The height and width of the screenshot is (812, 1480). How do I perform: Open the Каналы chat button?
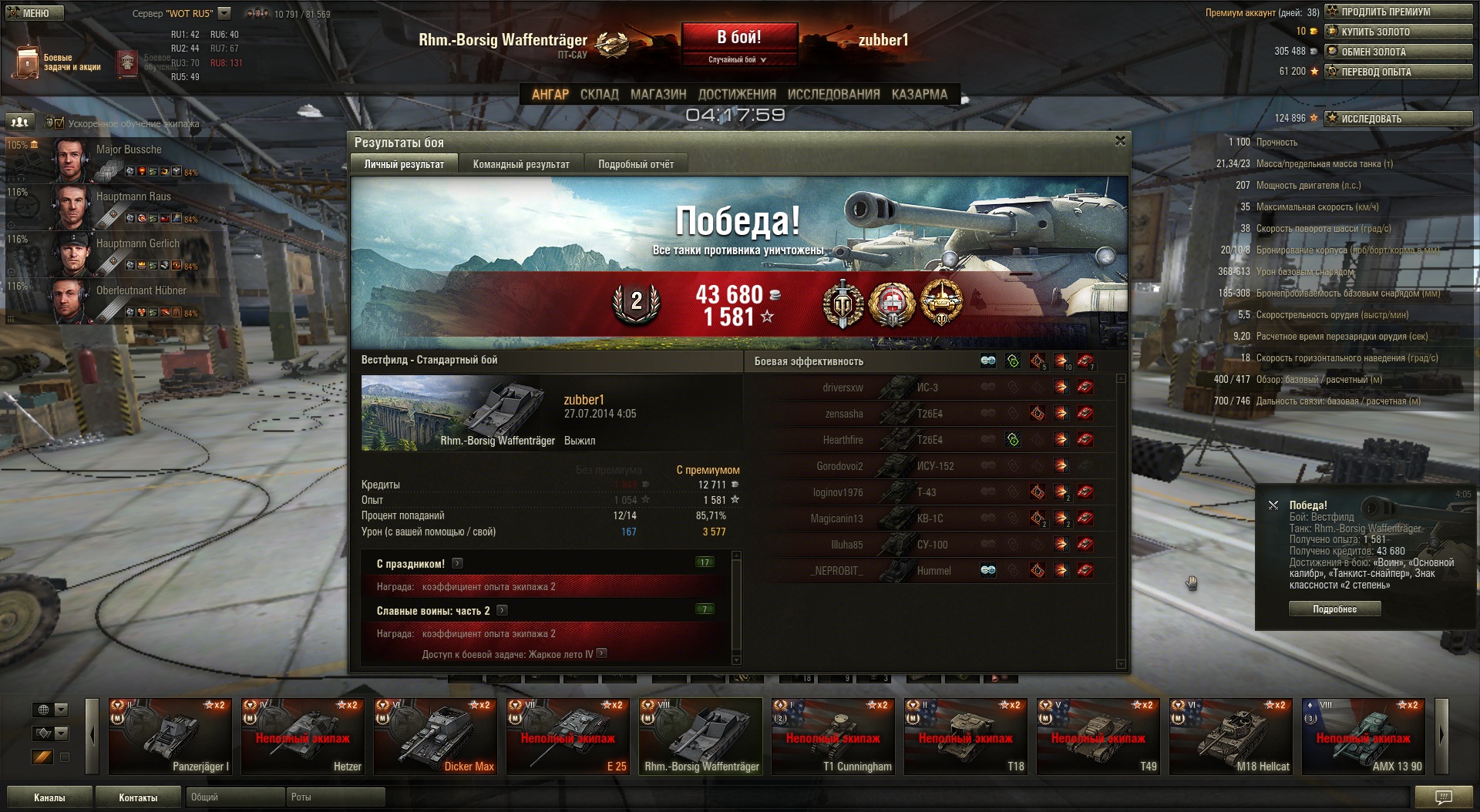pos(49,797)
